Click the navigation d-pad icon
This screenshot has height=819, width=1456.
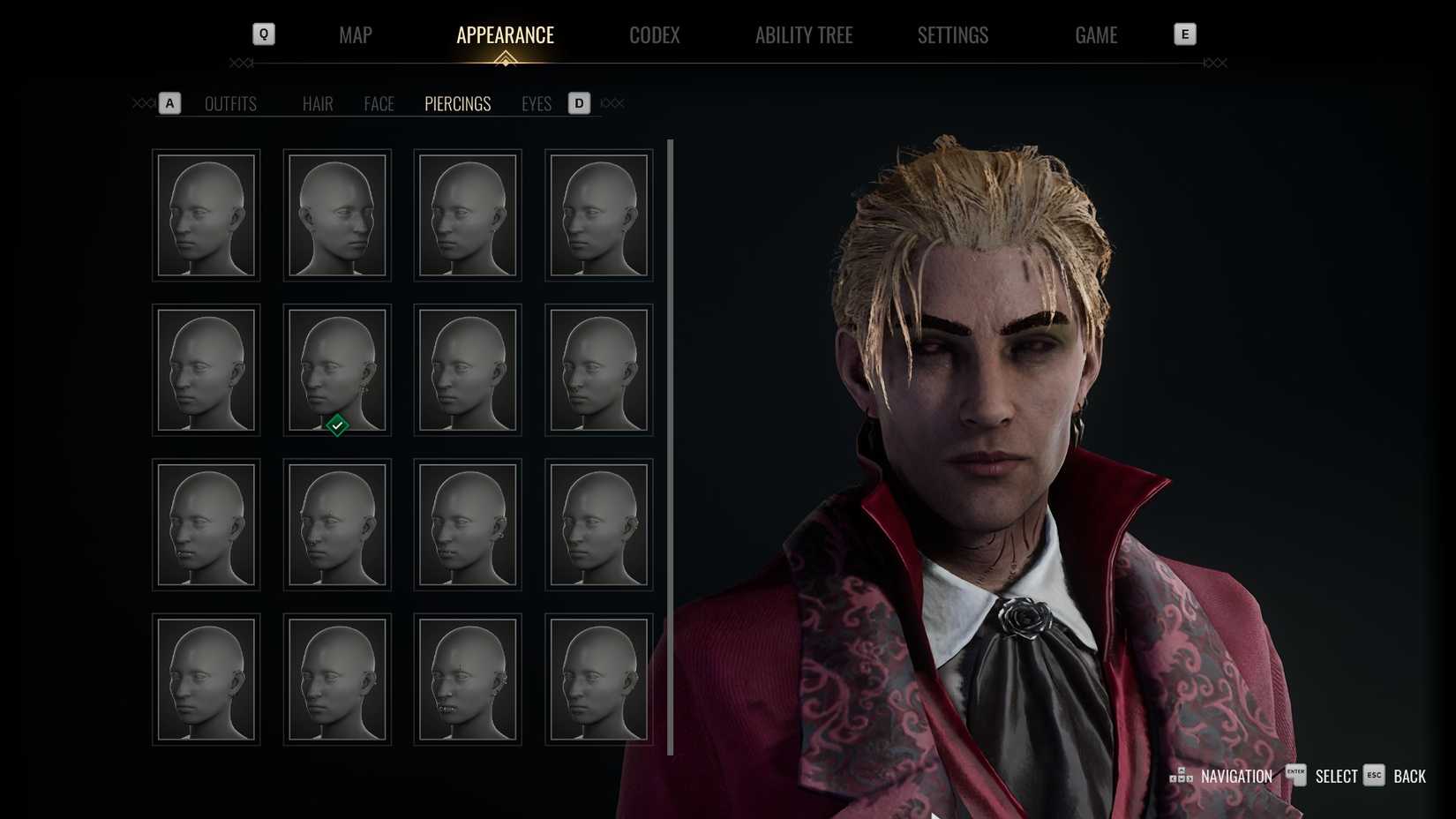[1181, 775]
